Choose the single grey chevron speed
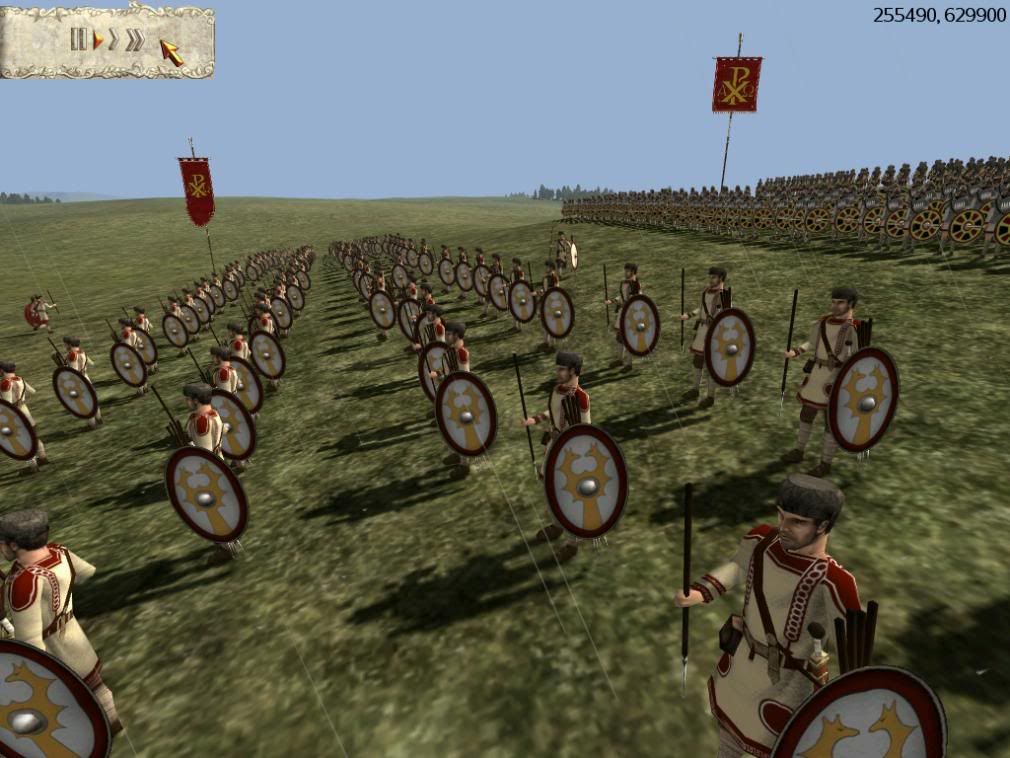 pos(114,39)
